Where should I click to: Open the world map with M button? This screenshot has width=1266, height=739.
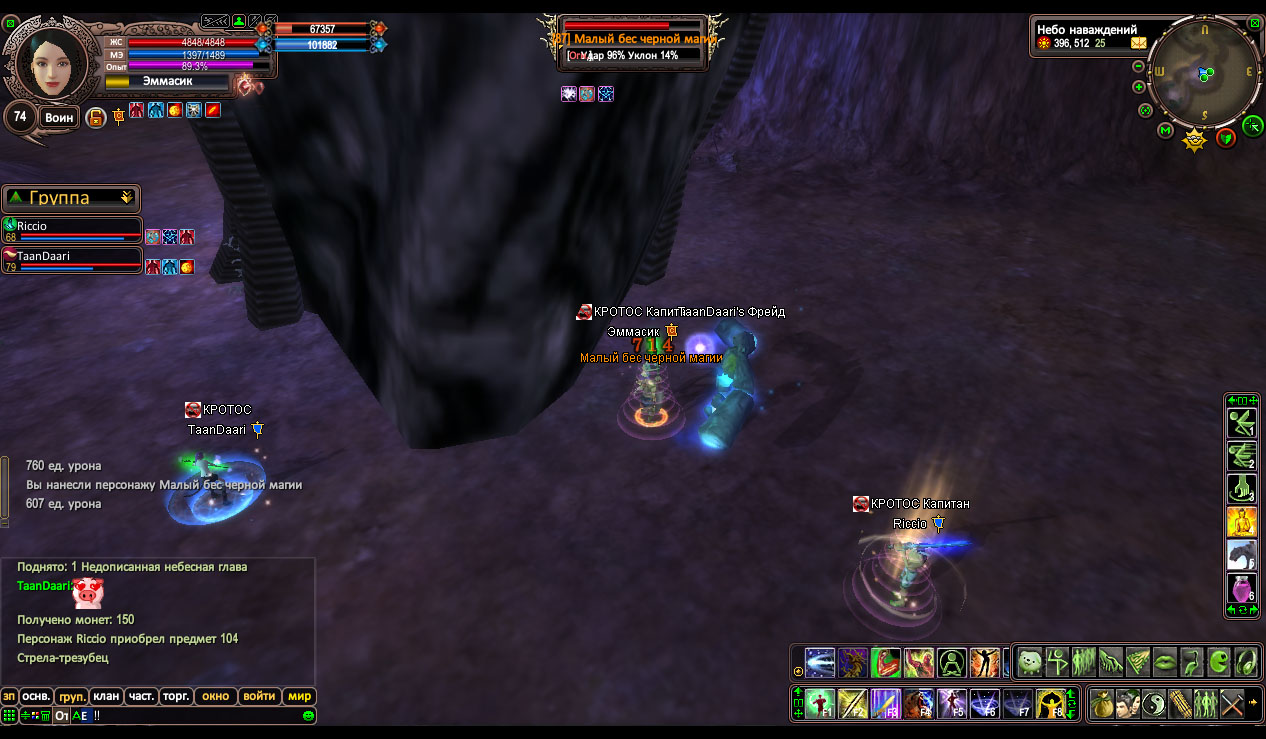[x=1166, y=130]
